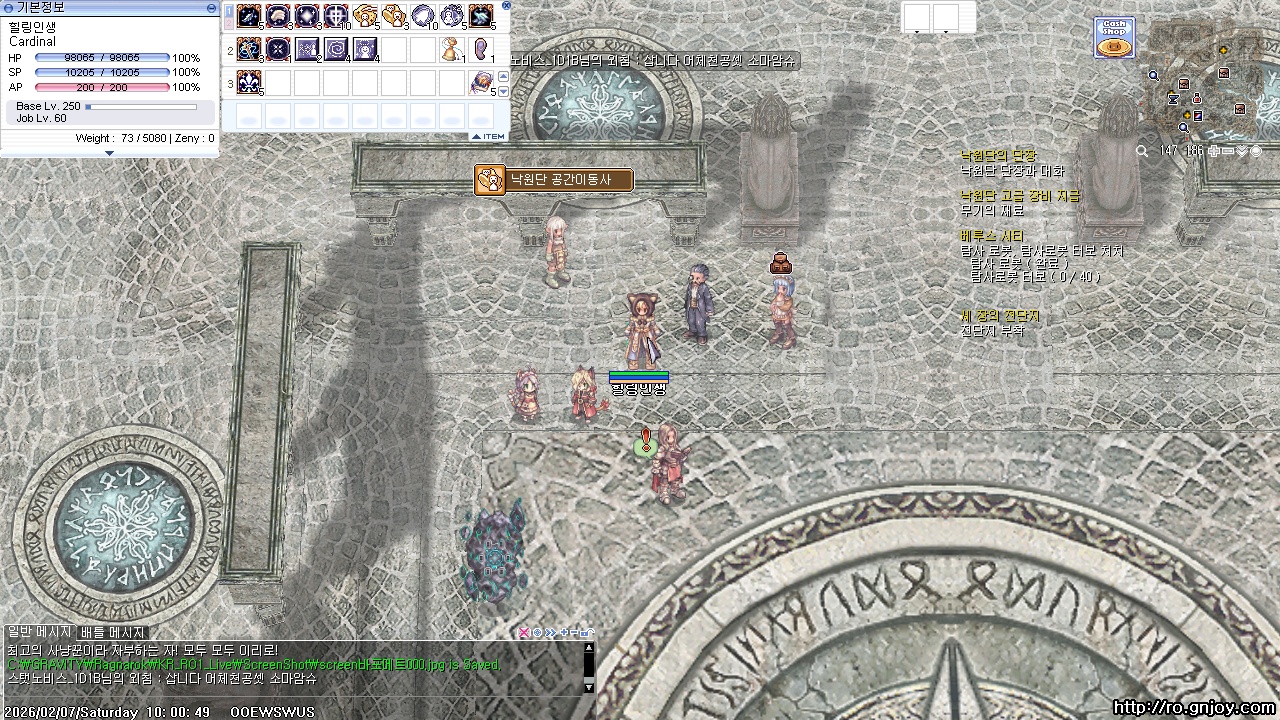This screenshot has width=1280, height=720.
Task: Use the fleur-de-lis skill in row three
Action: 249,83
